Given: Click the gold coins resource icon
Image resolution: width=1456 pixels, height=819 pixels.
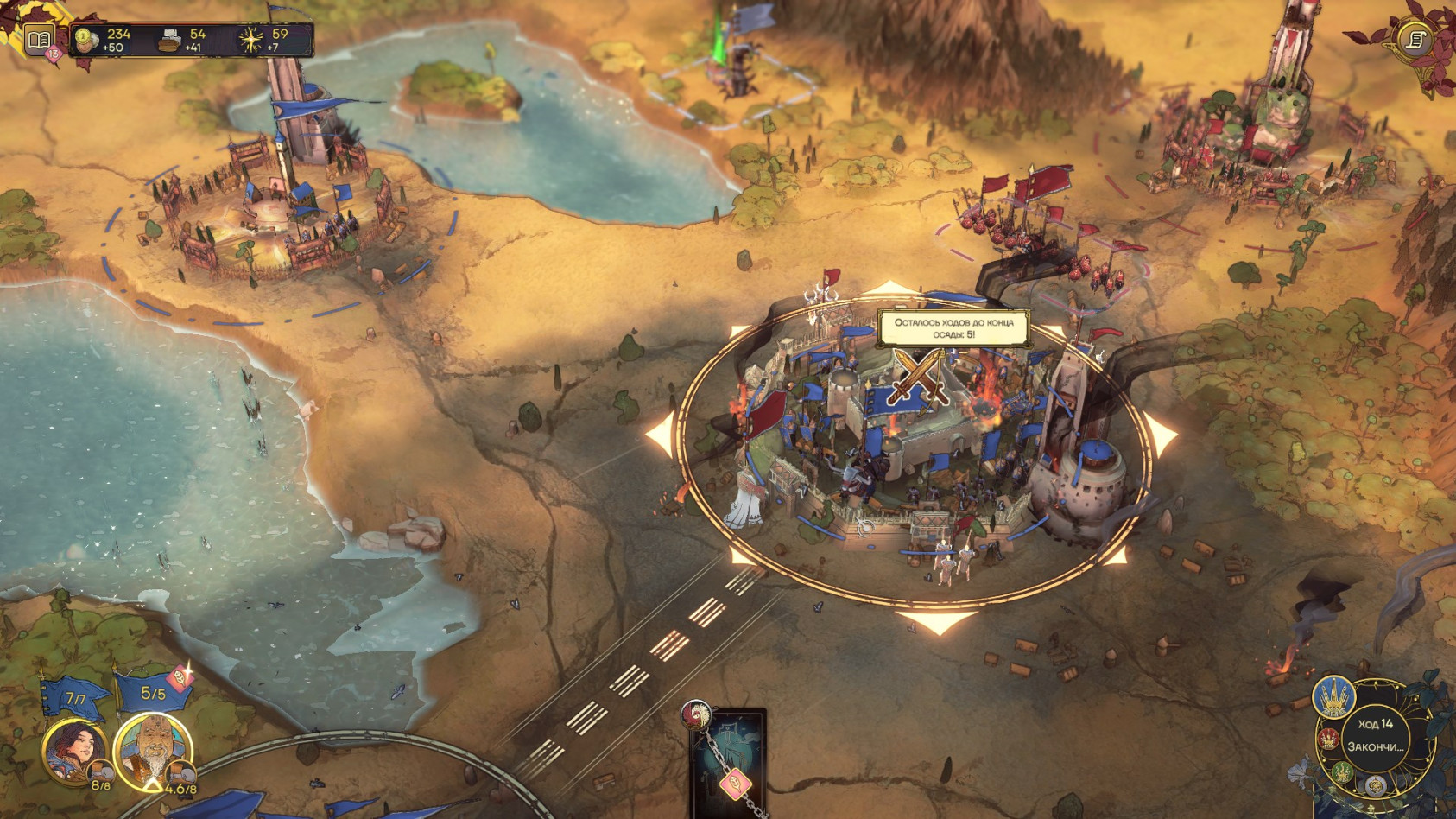Looking at the screenshot, I should pos(85,39).
